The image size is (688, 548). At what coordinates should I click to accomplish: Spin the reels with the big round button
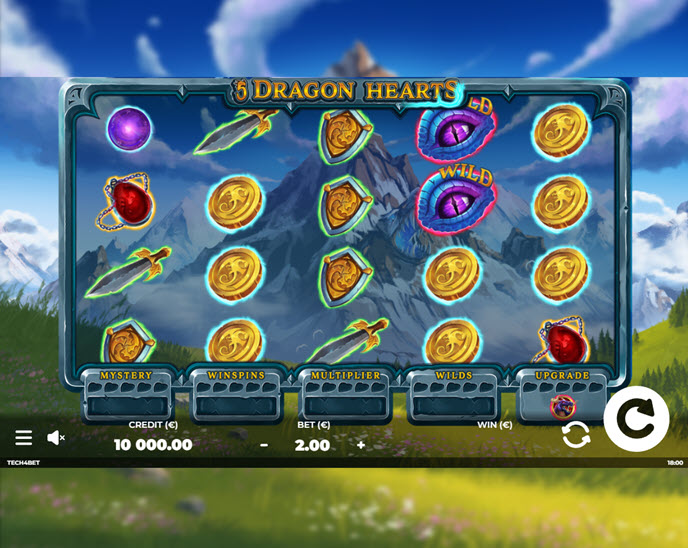pyautogui.click(x=636, y=418)
